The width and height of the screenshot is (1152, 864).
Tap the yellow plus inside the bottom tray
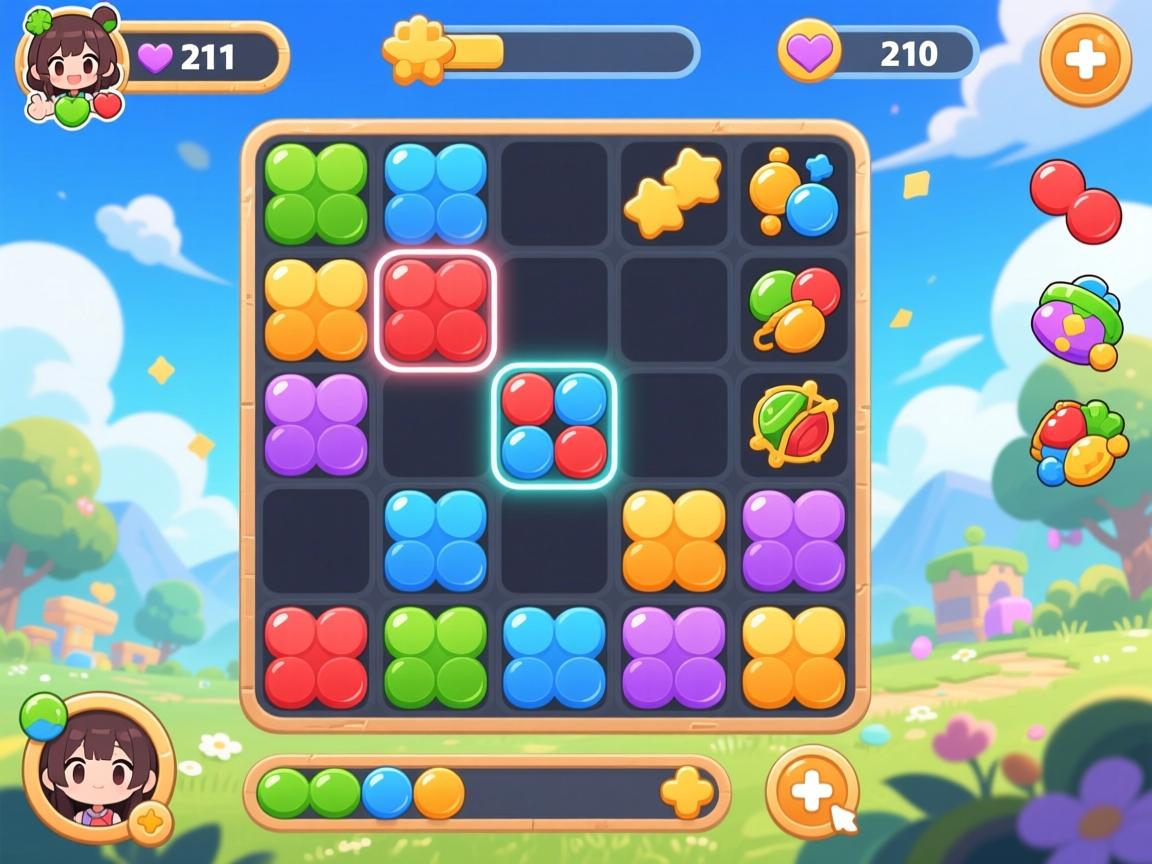(x=688, y=793)
